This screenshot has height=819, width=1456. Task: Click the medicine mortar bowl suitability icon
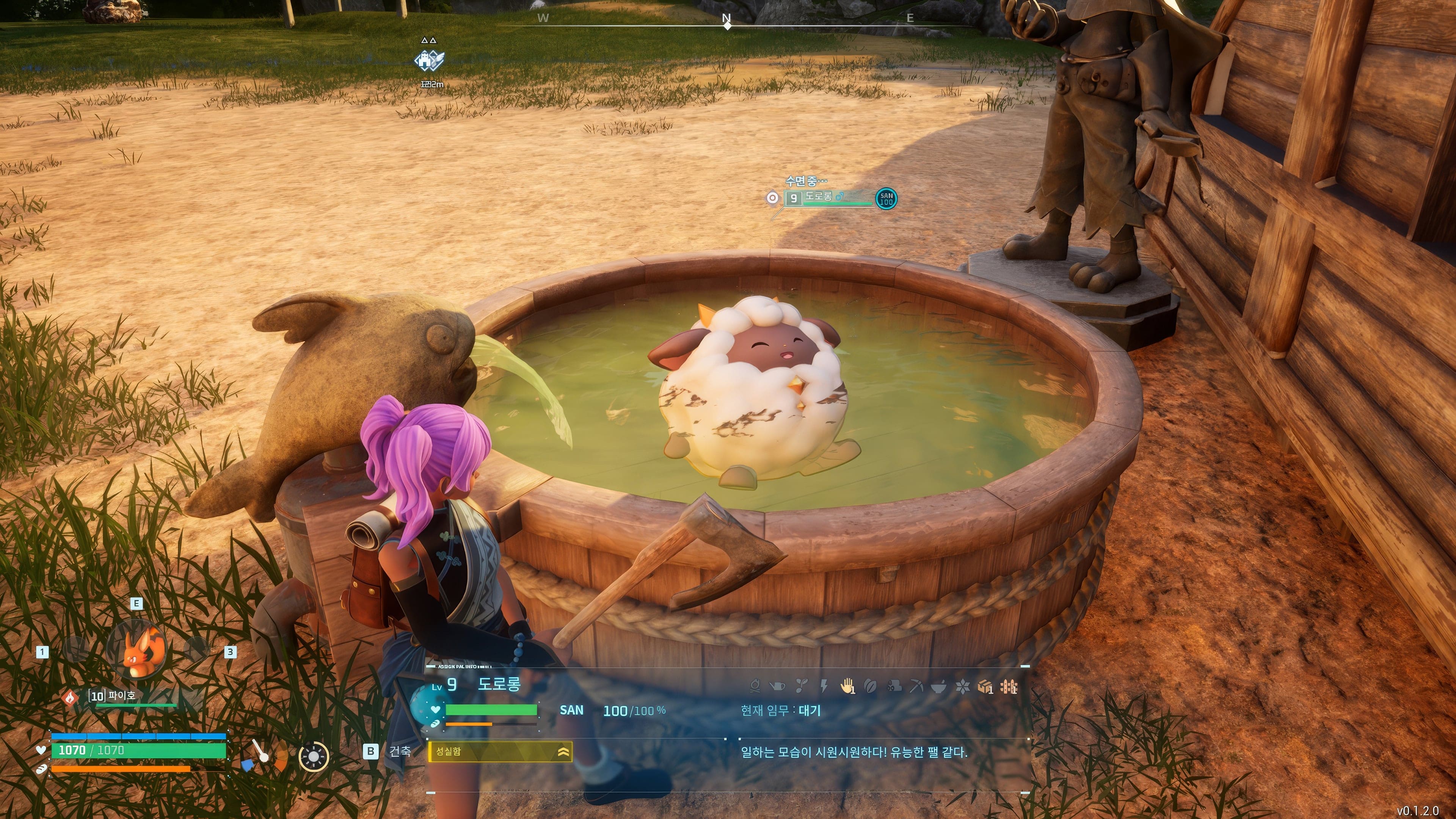[939, 687]
